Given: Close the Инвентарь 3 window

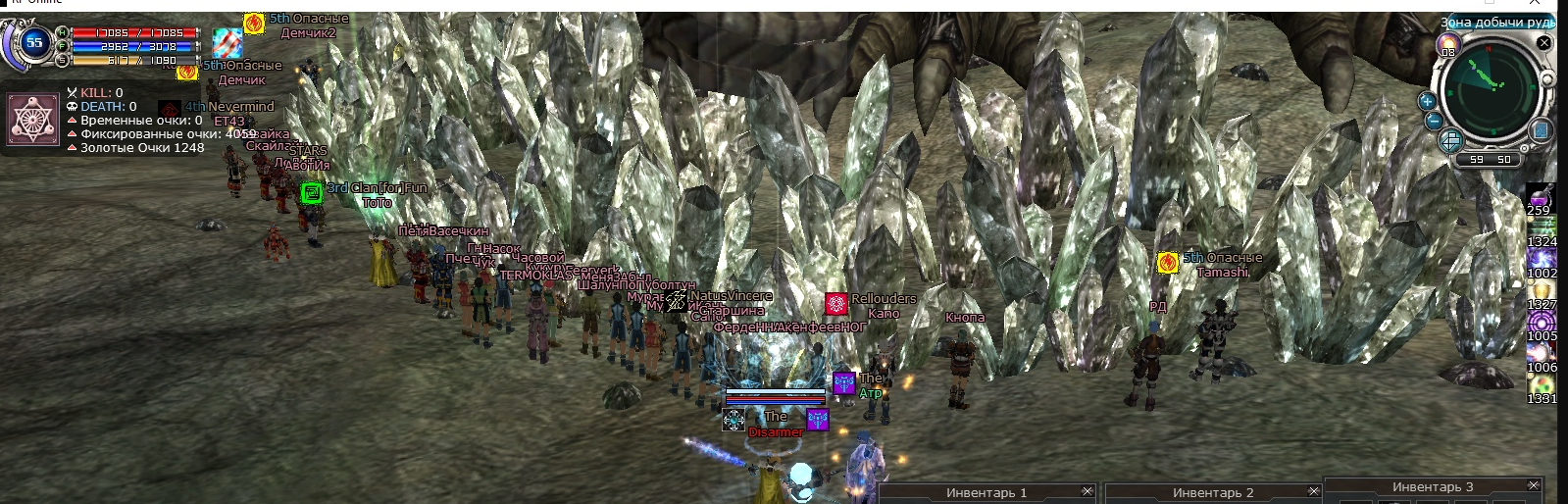Looking at the screenshot, I should coord(1534,485).
